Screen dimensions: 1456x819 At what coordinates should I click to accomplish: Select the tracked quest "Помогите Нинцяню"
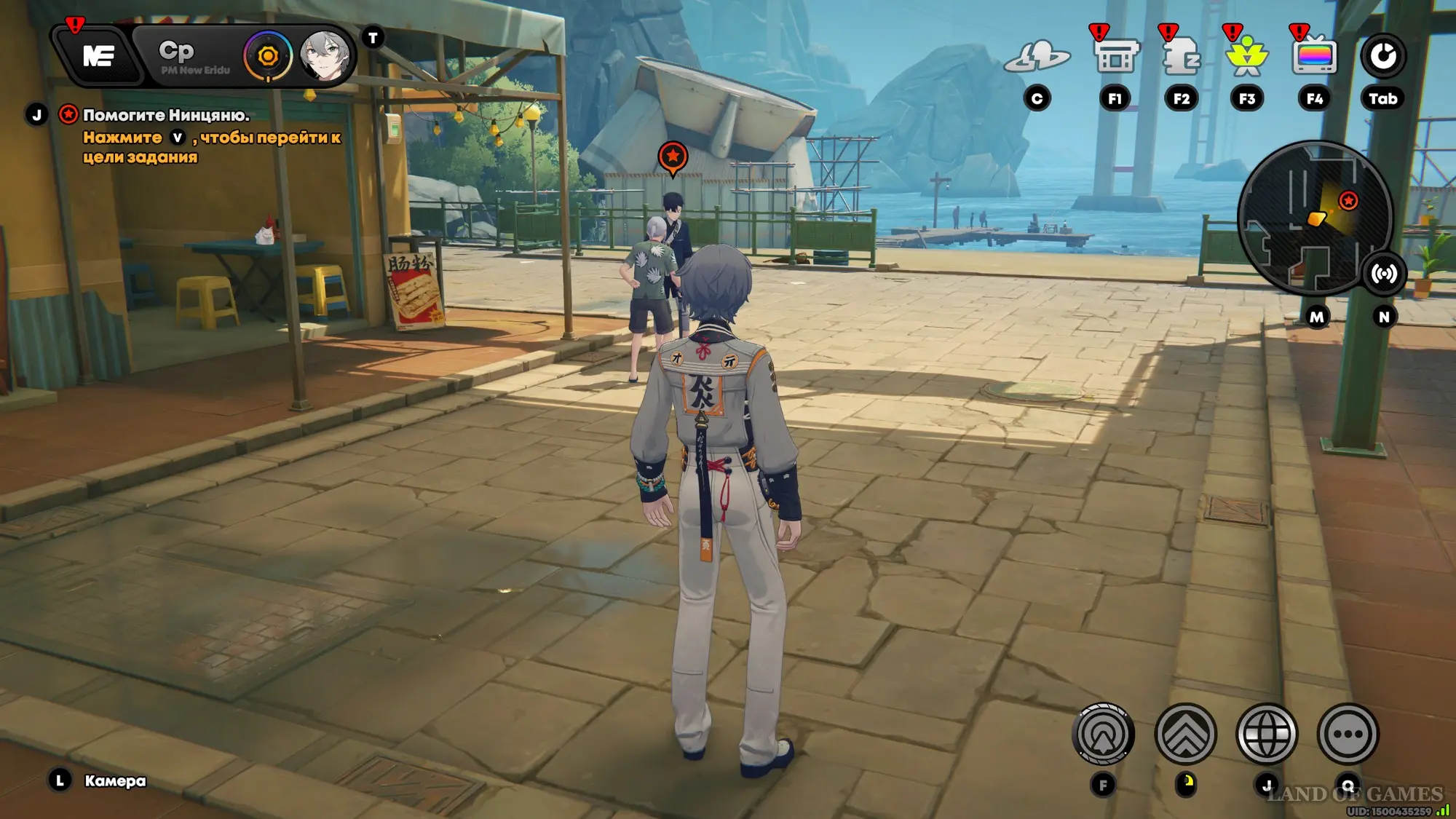[166, 115]
